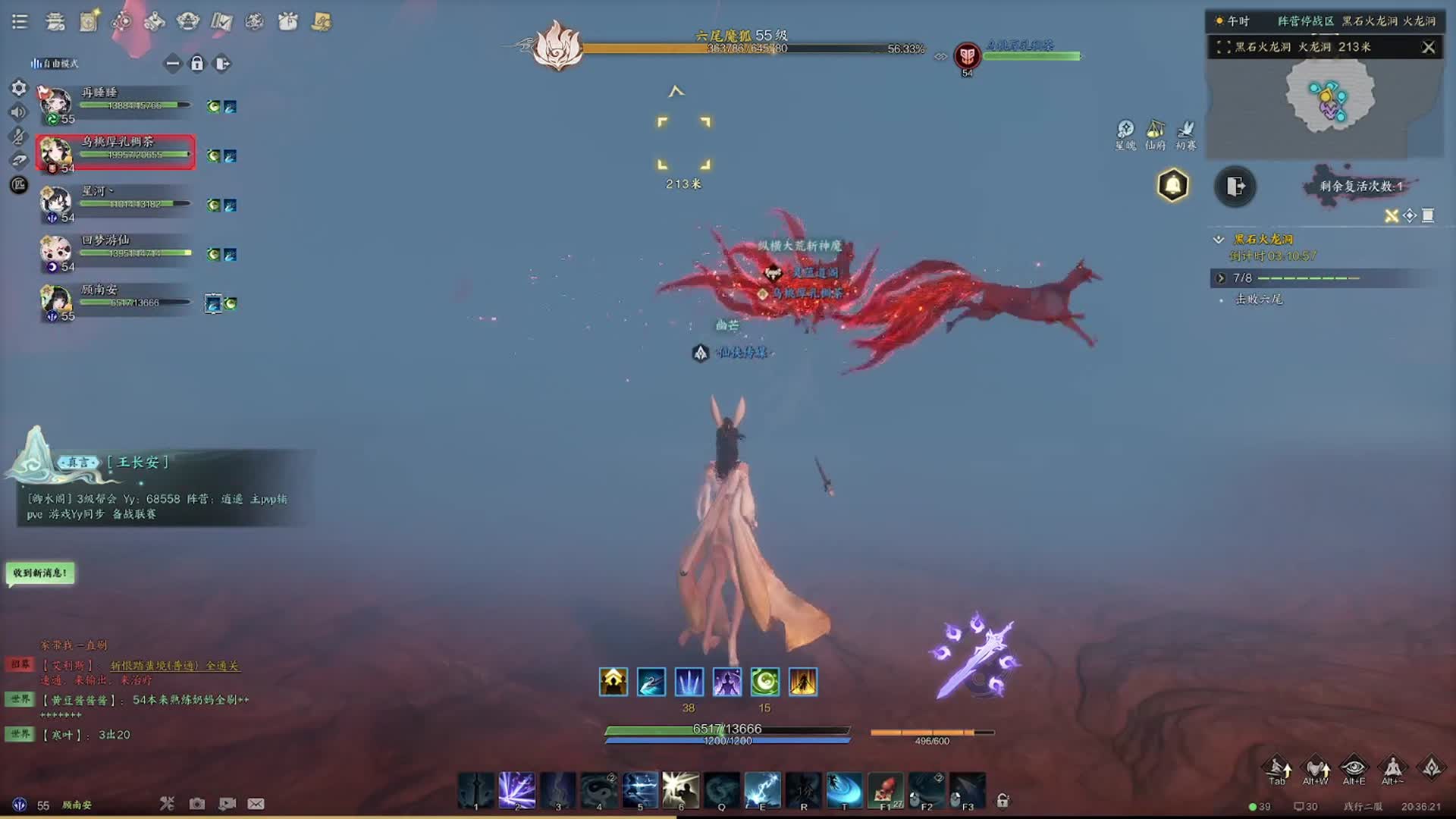Close the minimap tracking bar

point(1429,47)
